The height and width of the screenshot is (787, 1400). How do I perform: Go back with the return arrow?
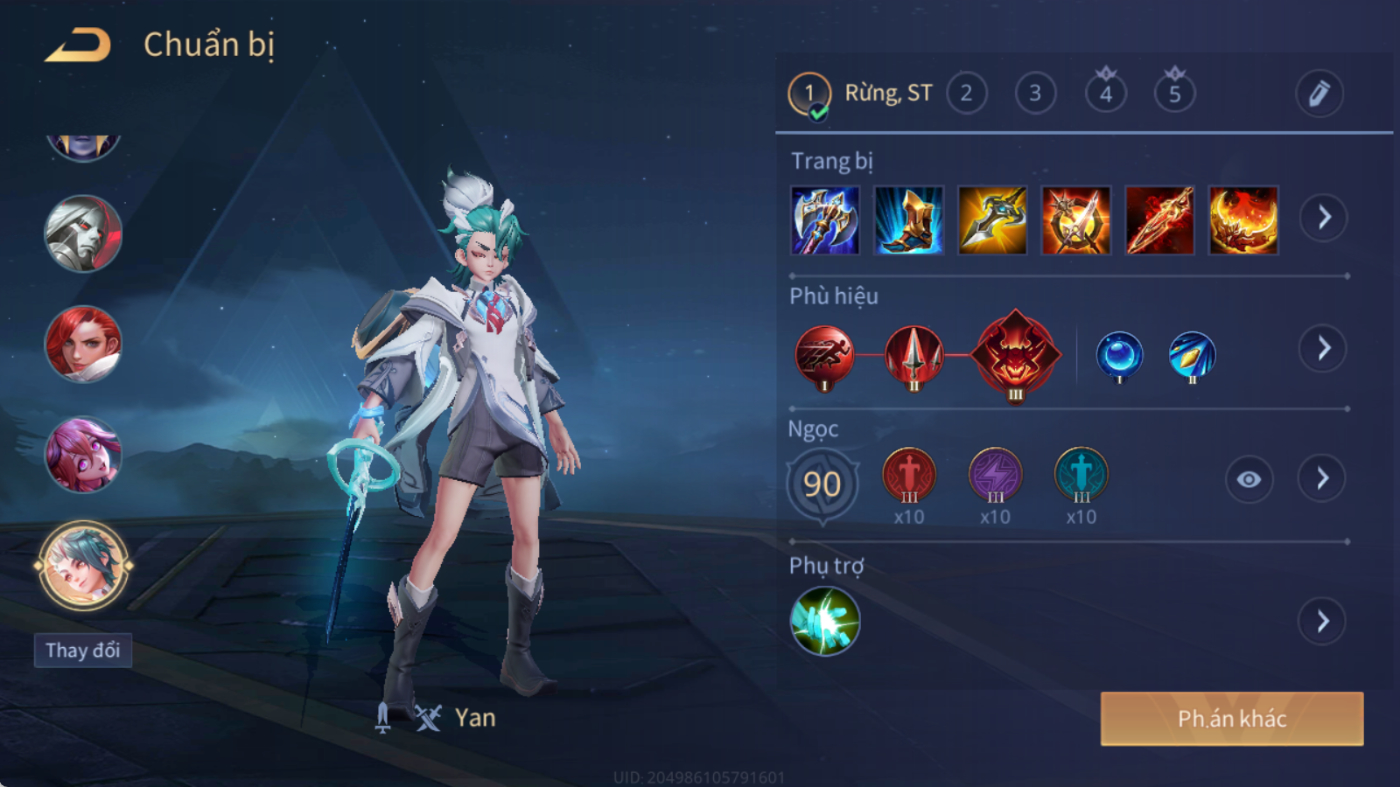click(x=77, y=45)
